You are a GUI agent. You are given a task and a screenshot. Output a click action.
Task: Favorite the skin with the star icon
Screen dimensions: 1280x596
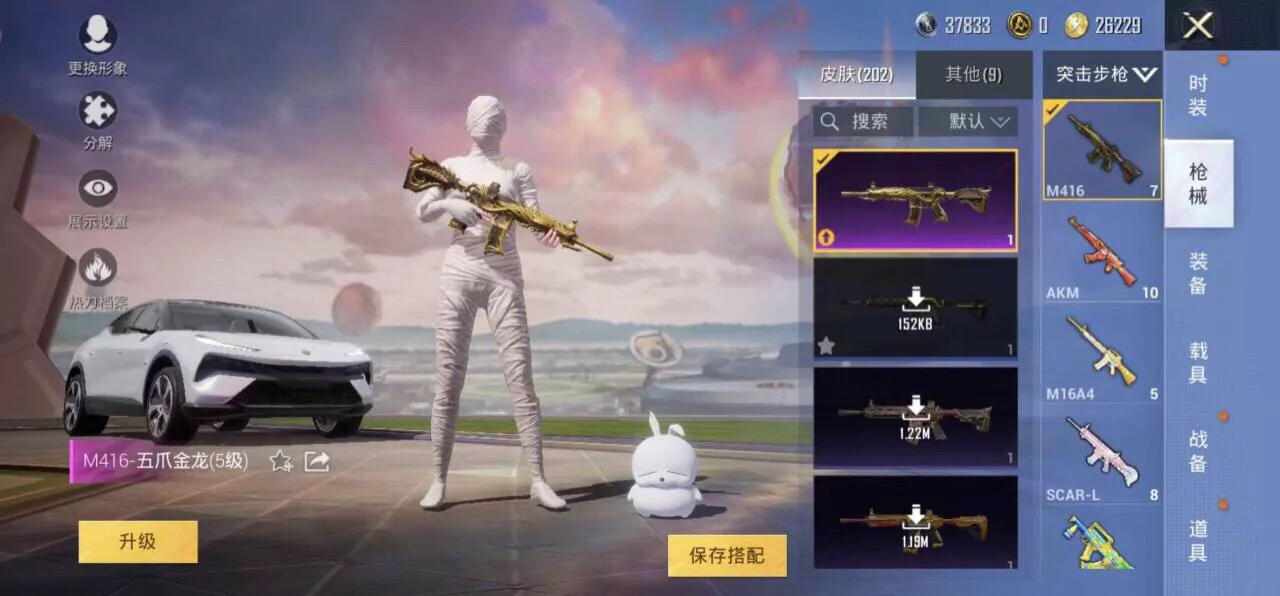coord(281,461)
